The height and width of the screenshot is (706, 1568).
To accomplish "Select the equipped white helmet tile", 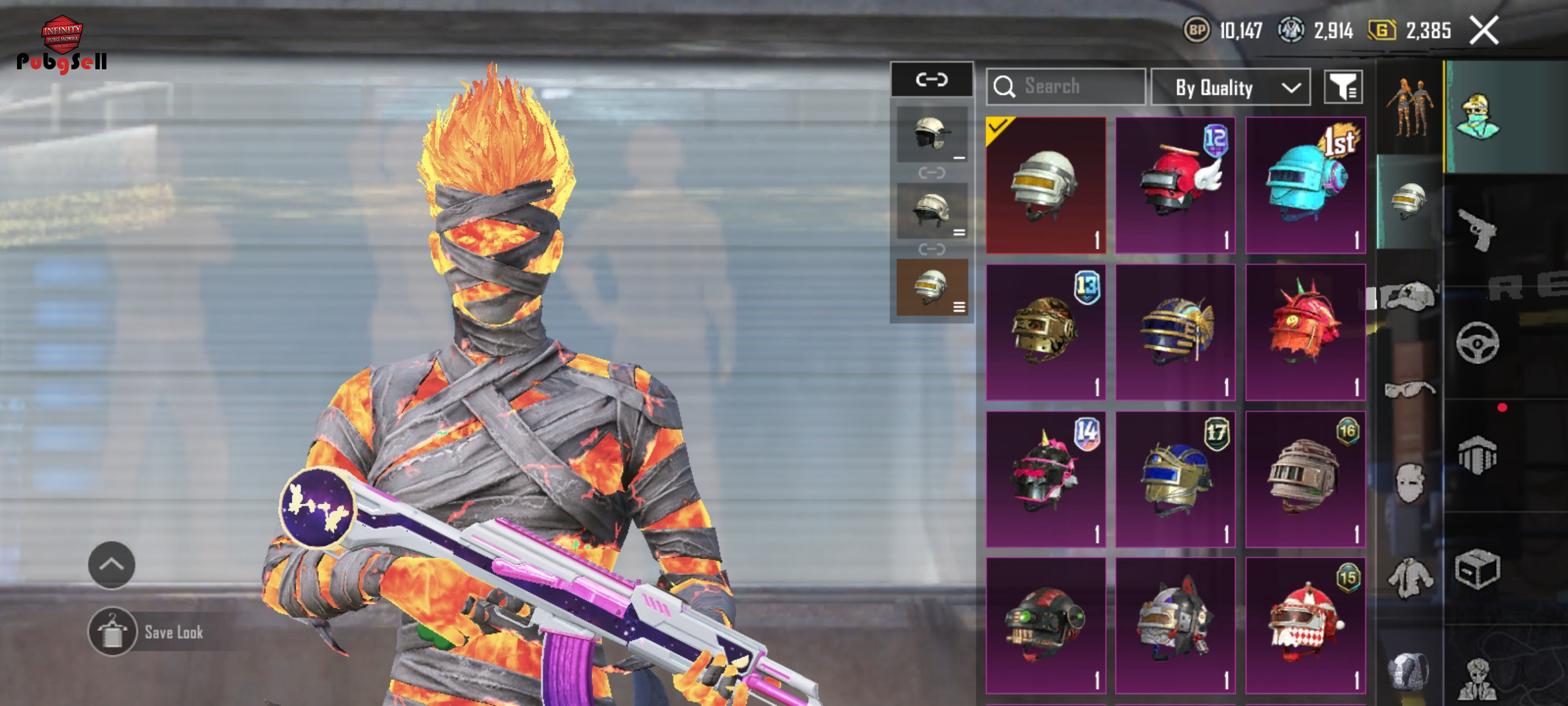I will coord(1046,185).
